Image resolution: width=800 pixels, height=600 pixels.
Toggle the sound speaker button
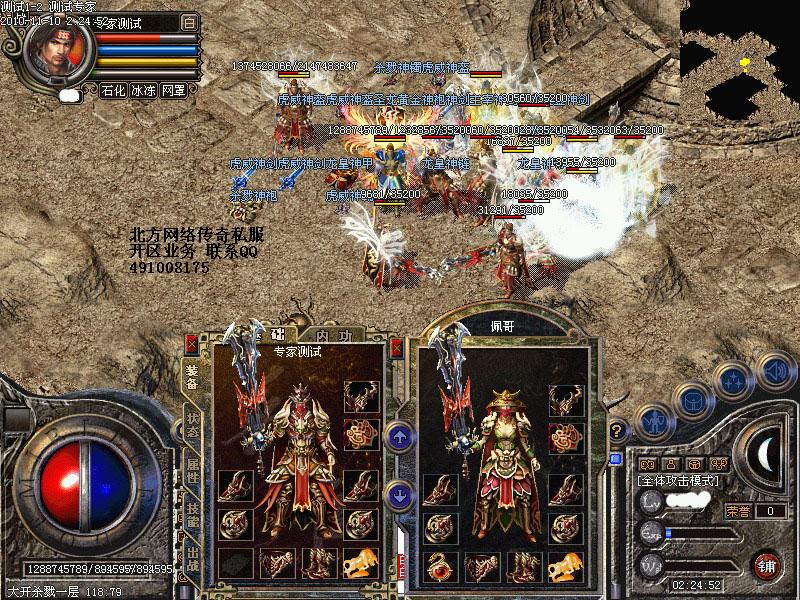(x=773, y=372)
